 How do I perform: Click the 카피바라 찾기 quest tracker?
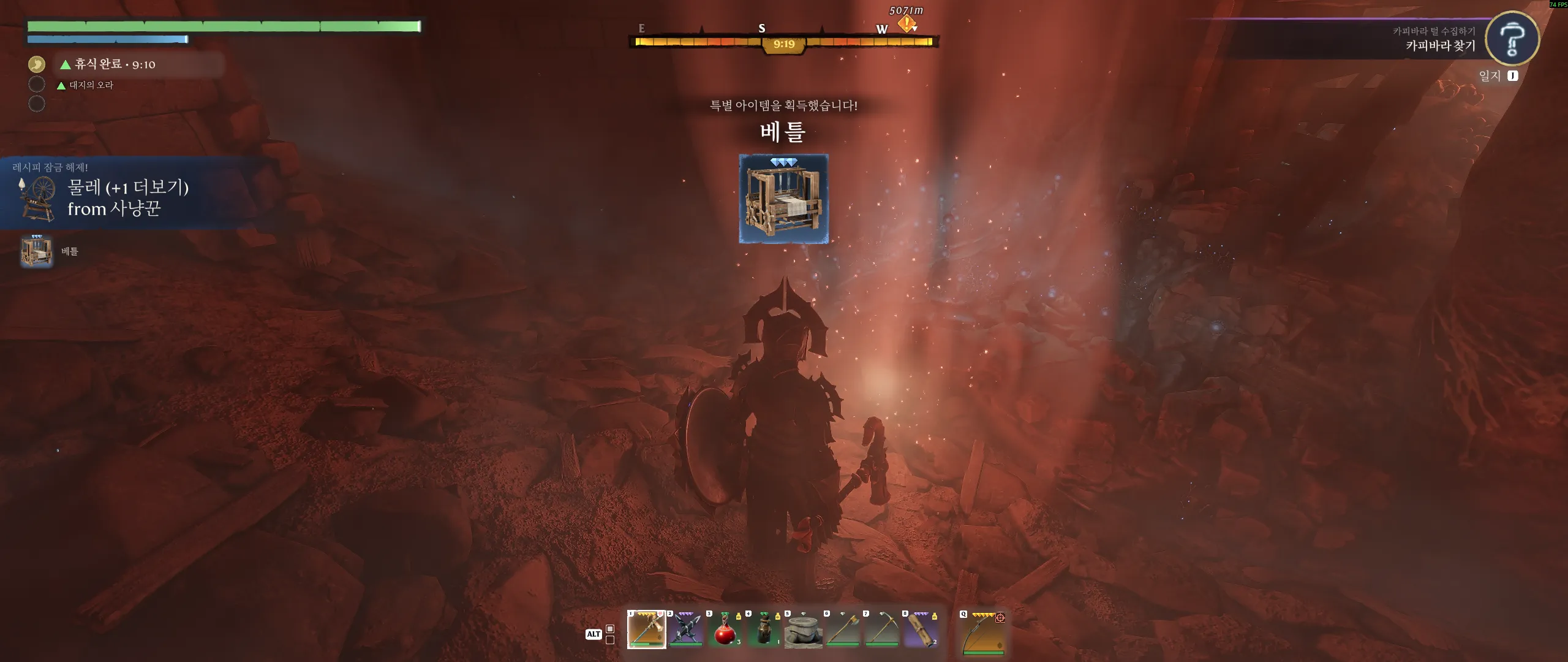click(x=1440, y=45)
